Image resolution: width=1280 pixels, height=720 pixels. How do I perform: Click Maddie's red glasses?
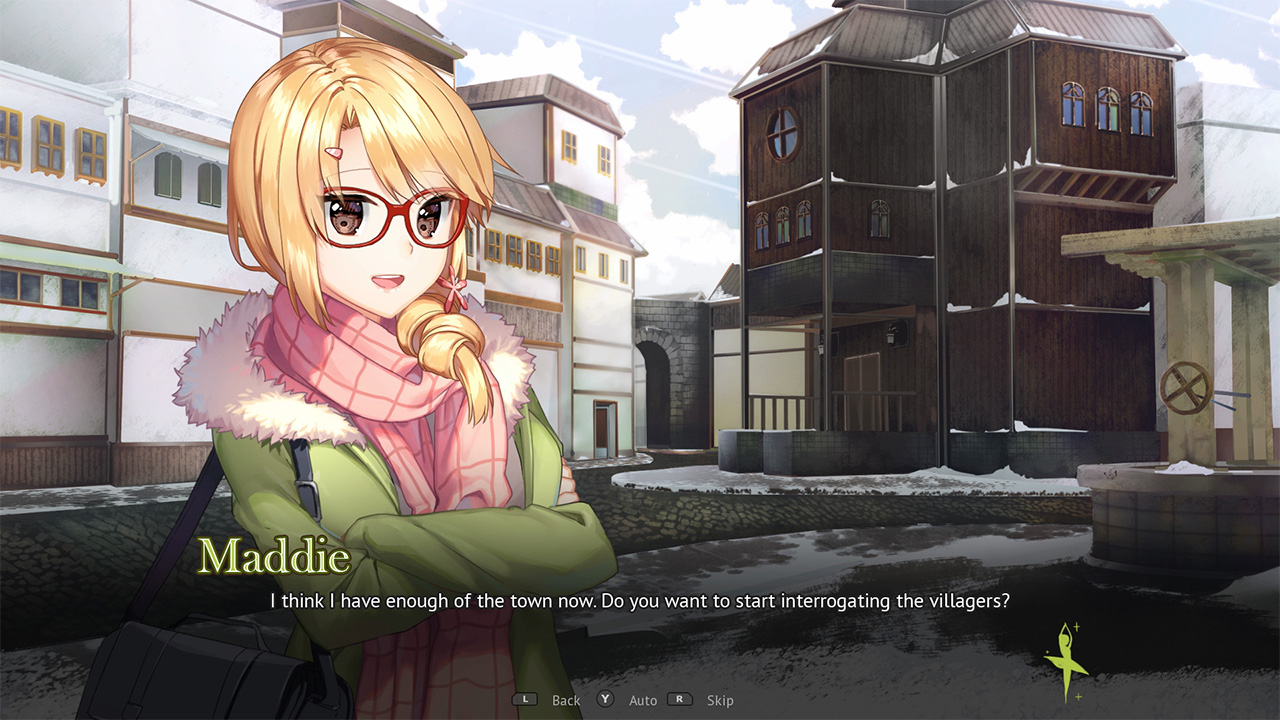(398, 212)
